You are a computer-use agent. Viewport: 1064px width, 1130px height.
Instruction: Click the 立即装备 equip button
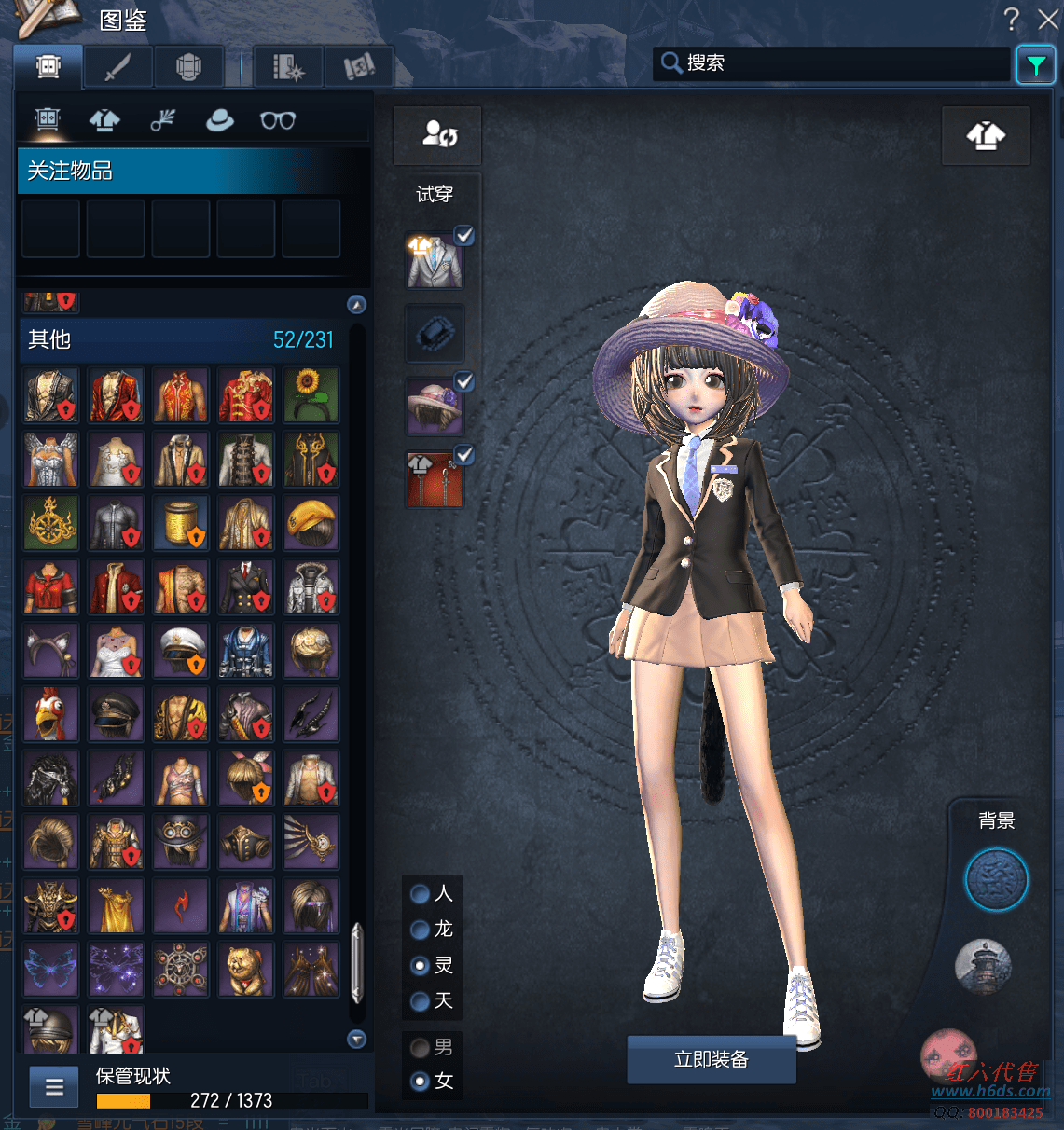pyautogui.click(x=712, y=1059)
